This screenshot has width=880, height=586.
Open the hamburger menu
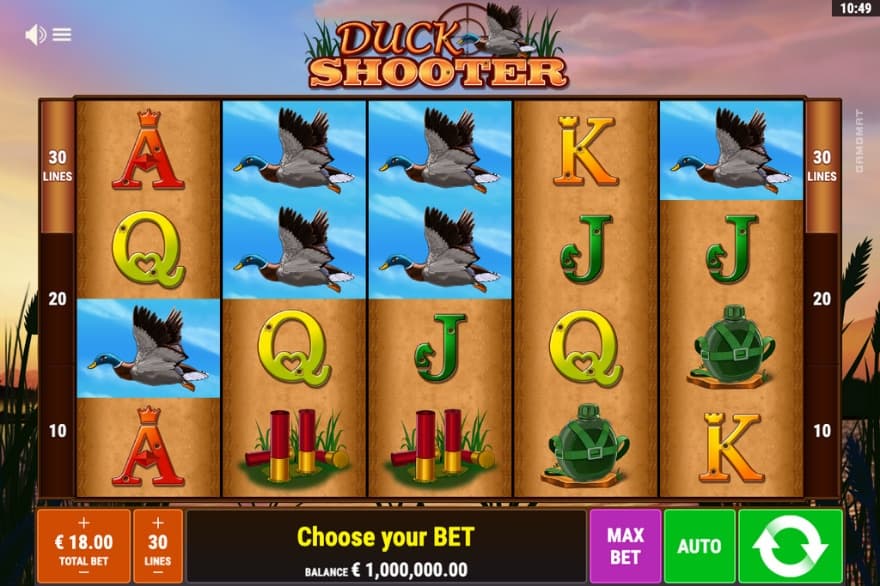(62, 35)
